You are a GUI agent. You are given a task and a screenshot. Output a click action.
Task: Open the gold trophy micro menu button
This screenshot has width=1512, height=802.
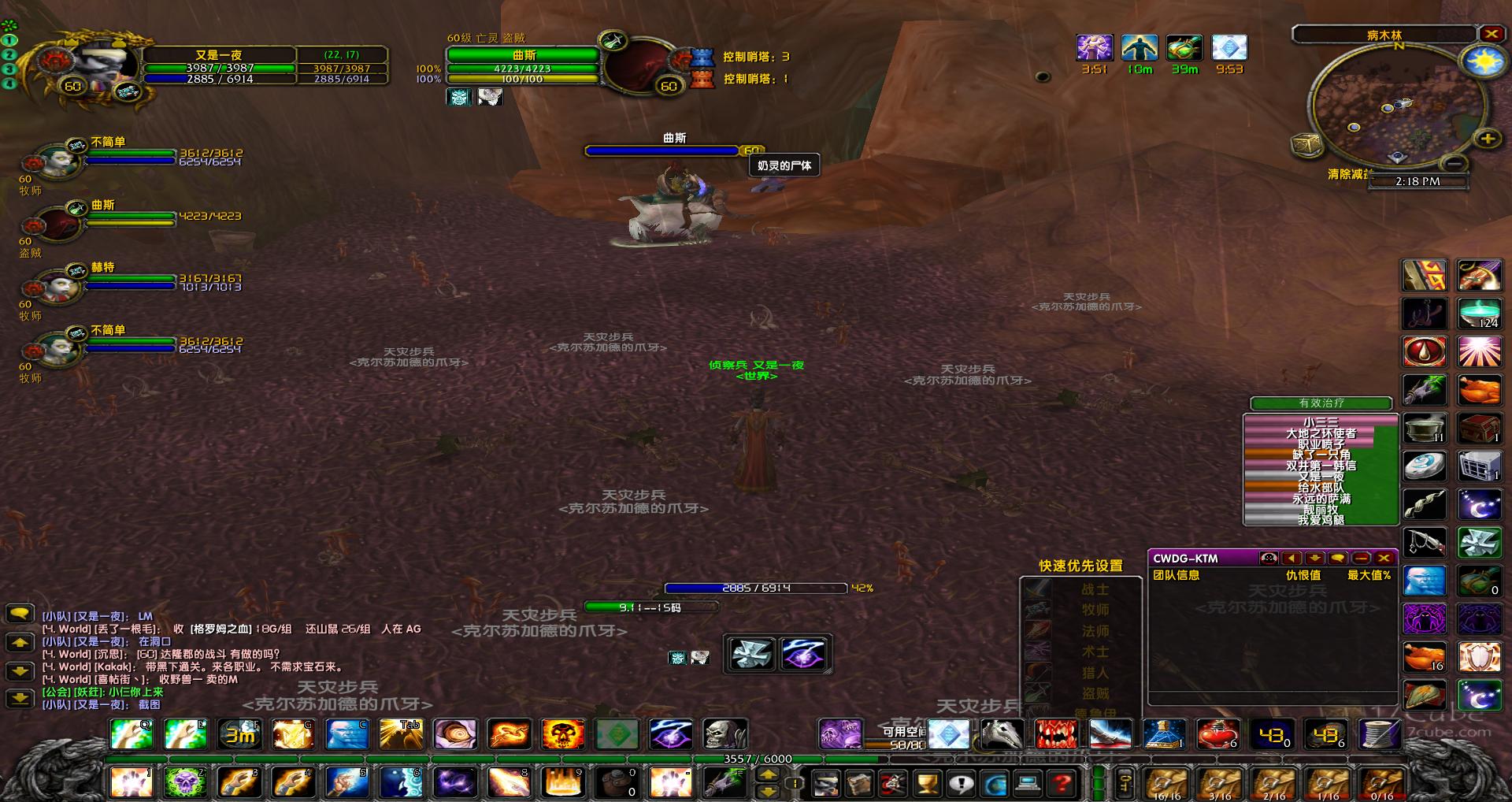point(928,783)
